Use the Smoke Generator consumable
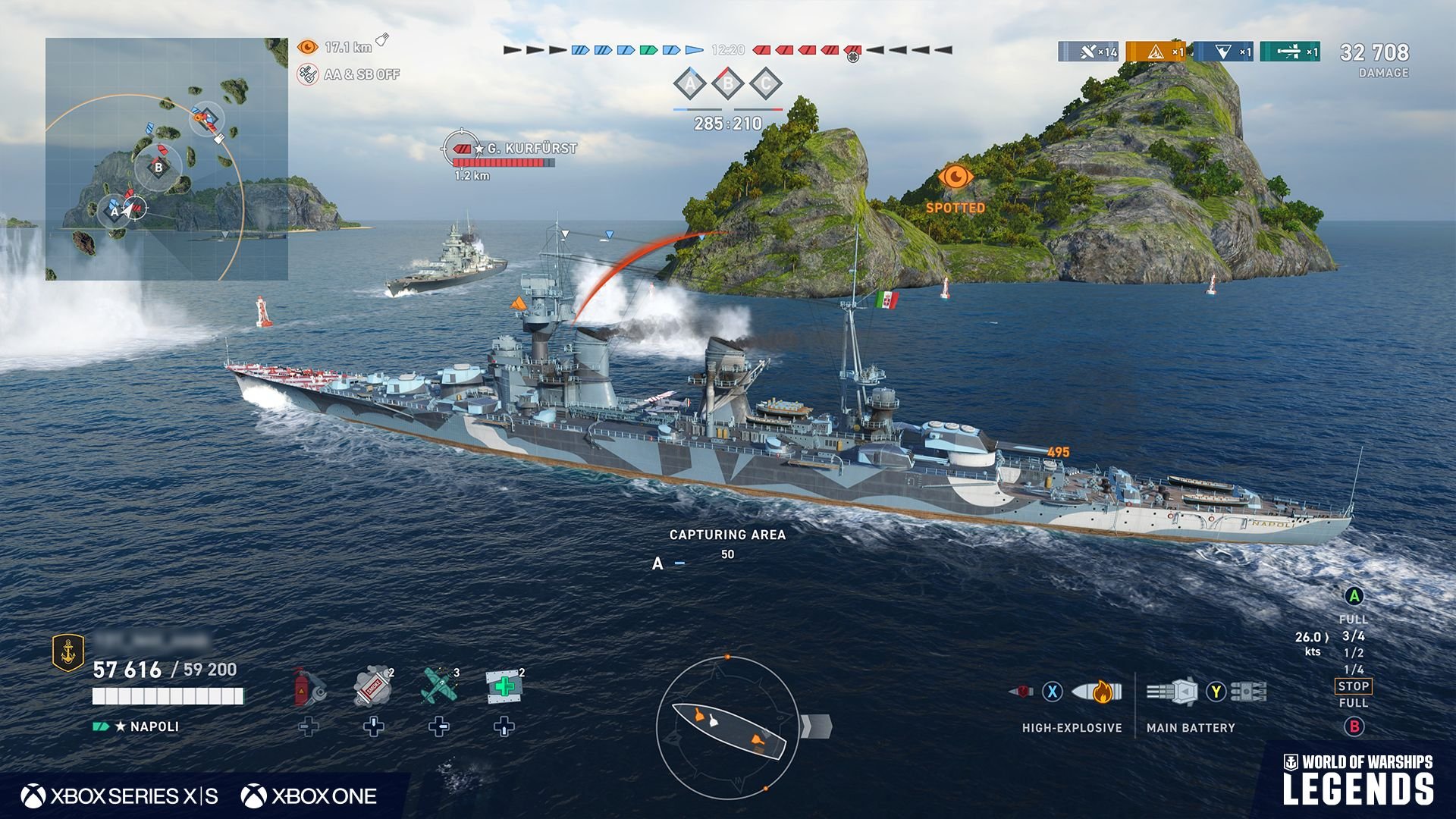1456x819 pixels. tap(373, 686)
